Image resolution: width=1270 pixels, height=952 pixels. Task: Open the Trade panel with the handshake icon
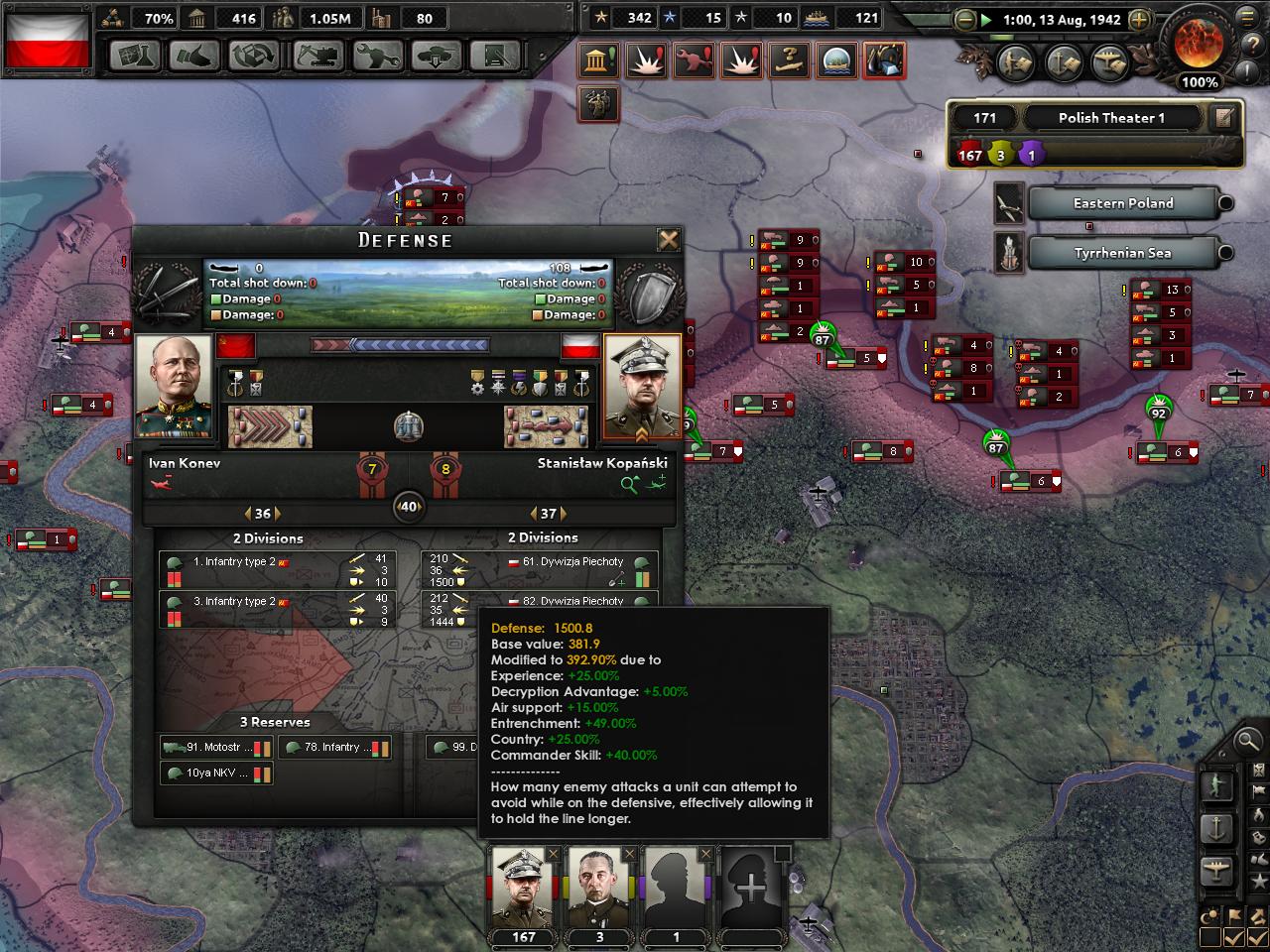tap(193, 57)
